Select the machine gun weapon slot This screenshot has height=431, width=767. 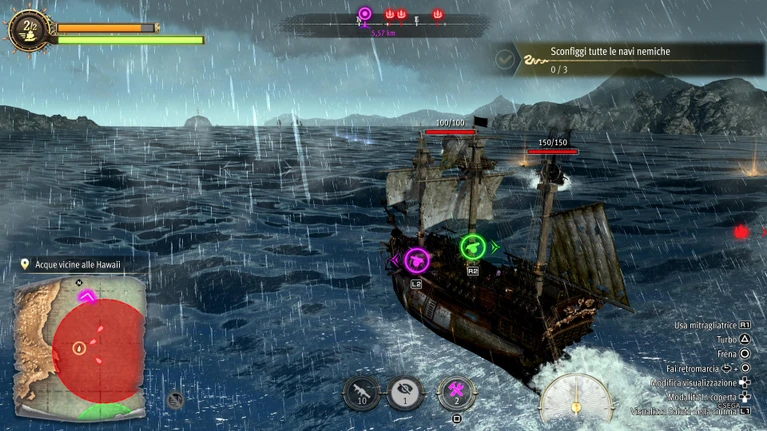coord(361,391)
